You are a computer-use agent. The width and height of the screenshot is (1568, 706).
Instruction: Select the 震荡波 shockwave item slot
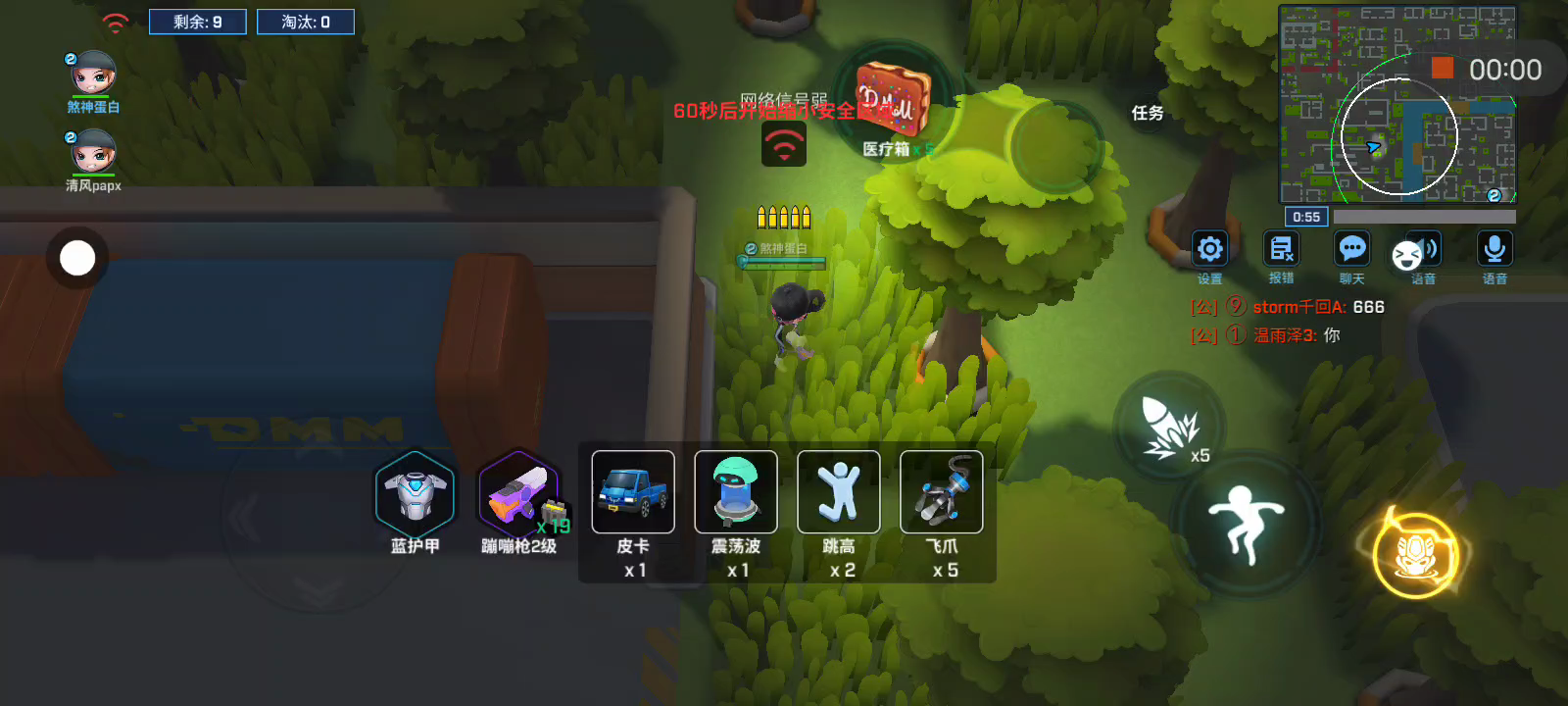[736, 492]
